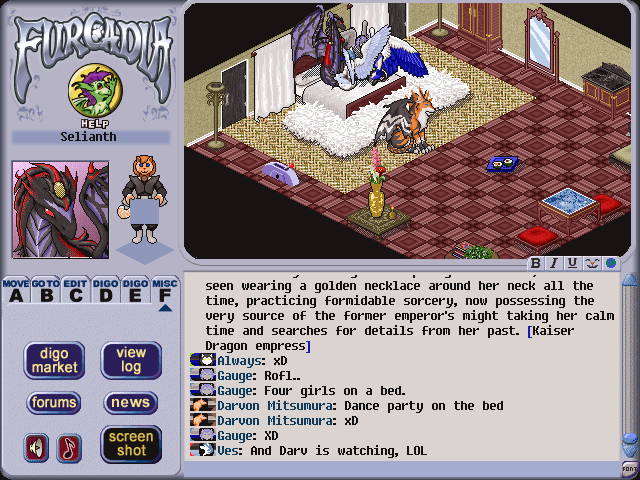Click the FONT button by the chat
This screenshot has height=480, width=640.
629,468
